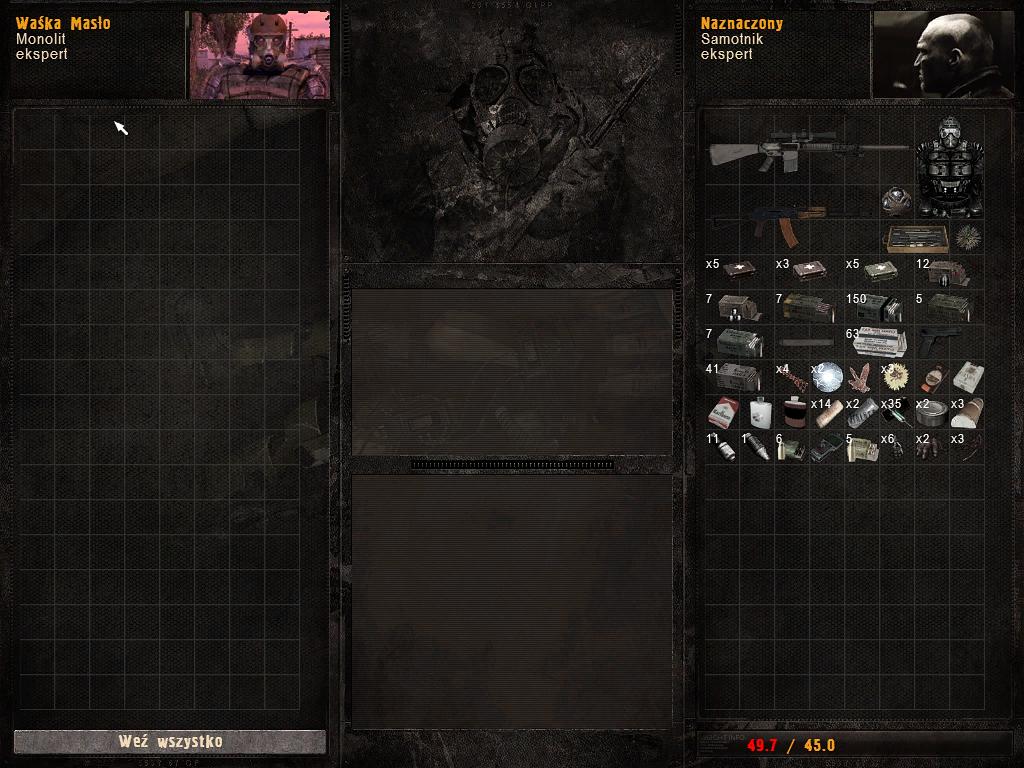1024x768 pixels.
Task: Select the spiky urchin artifact beside the wooden box
Action: [967, 237]
